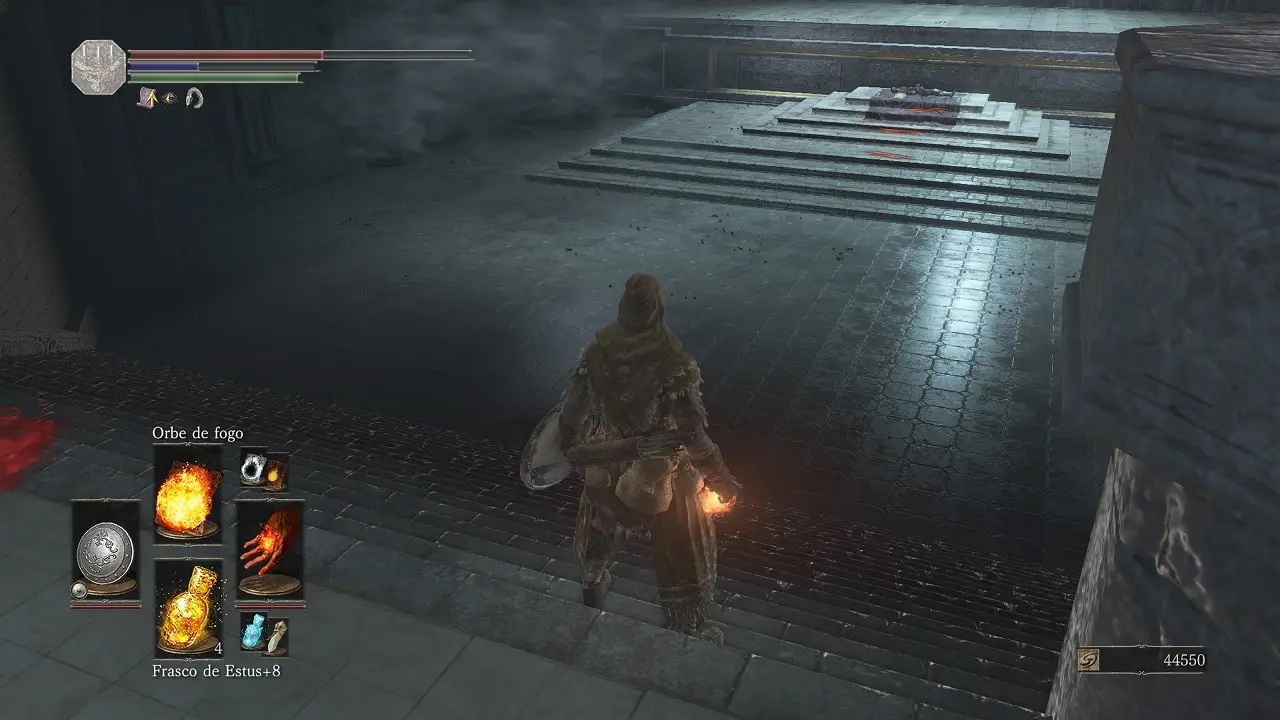Viewport: 1280px width, 720px height.
Task: Click the souls counter icon
Action: (x=1091, y=660)
